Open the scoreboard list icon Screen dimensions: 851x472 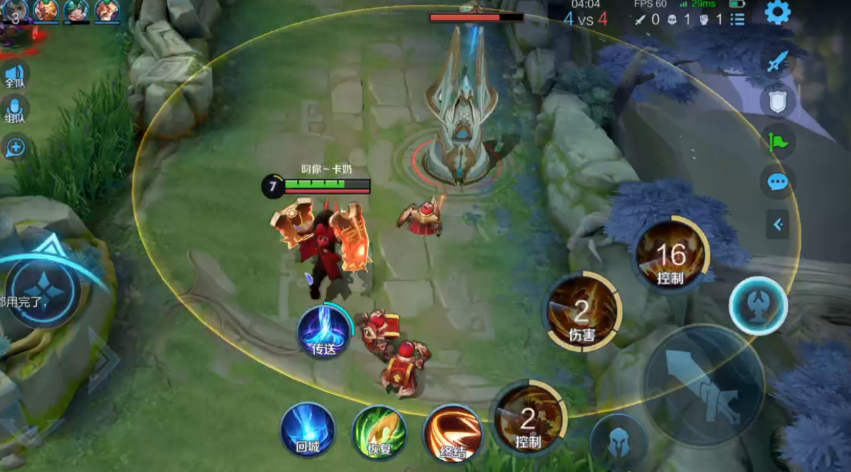[x=737, y=18]
